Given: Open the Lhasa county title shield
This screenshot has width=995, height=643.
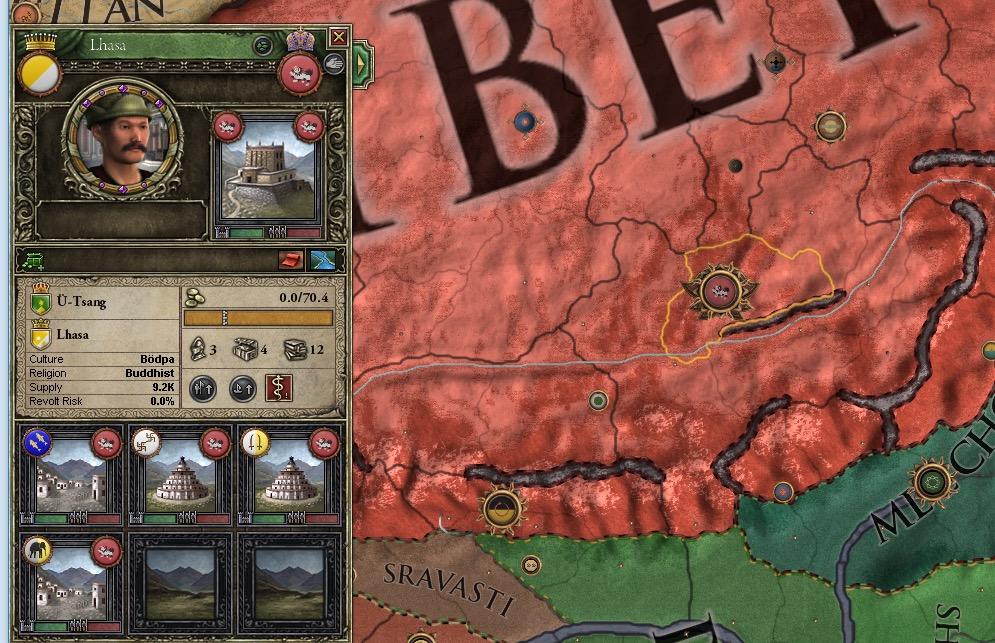Looking at the screenshot, I should pos(42,335).
